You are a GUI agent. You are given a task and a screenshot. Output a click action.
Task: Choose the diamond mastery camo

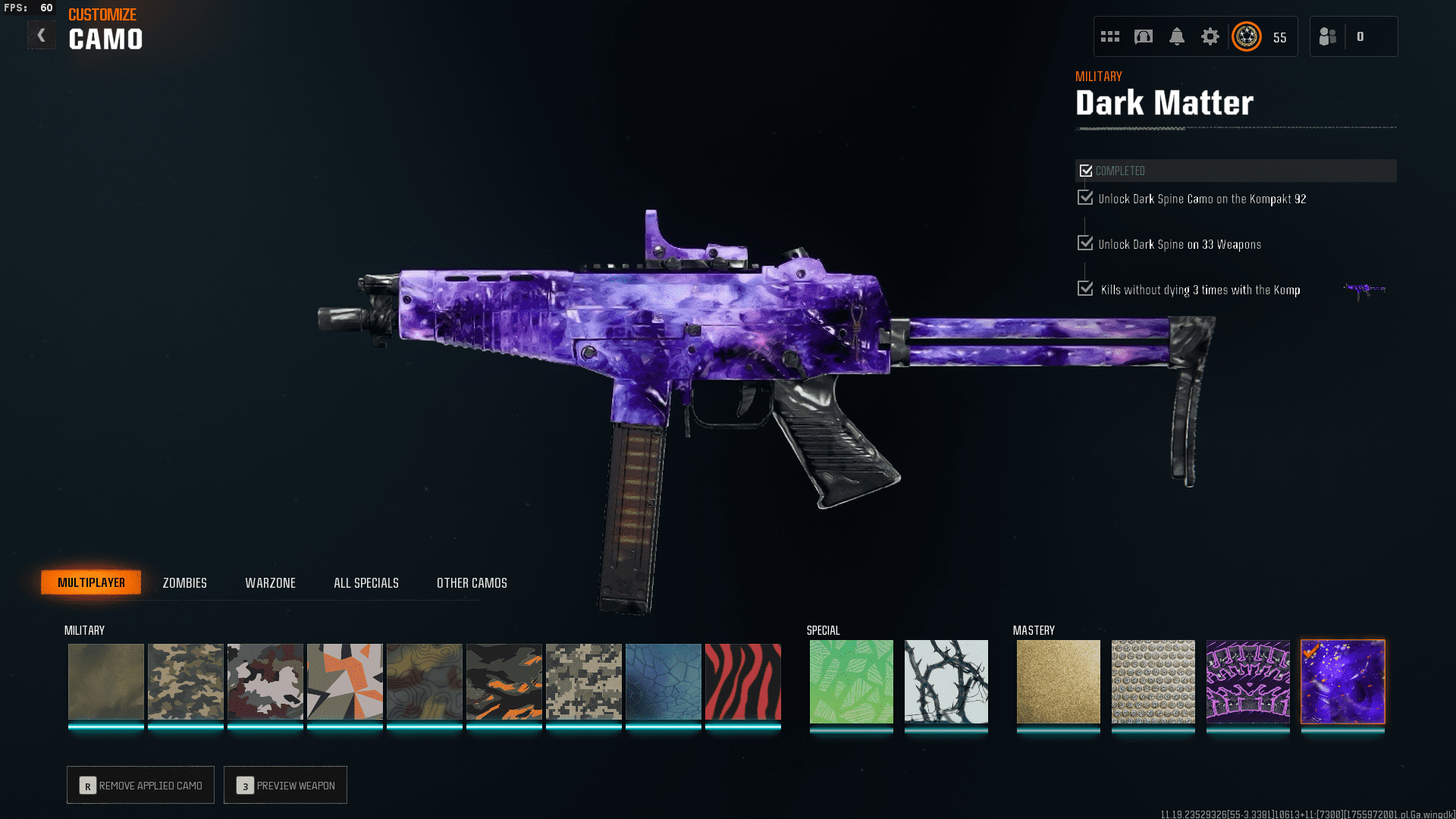click(x=1153, y=681)
